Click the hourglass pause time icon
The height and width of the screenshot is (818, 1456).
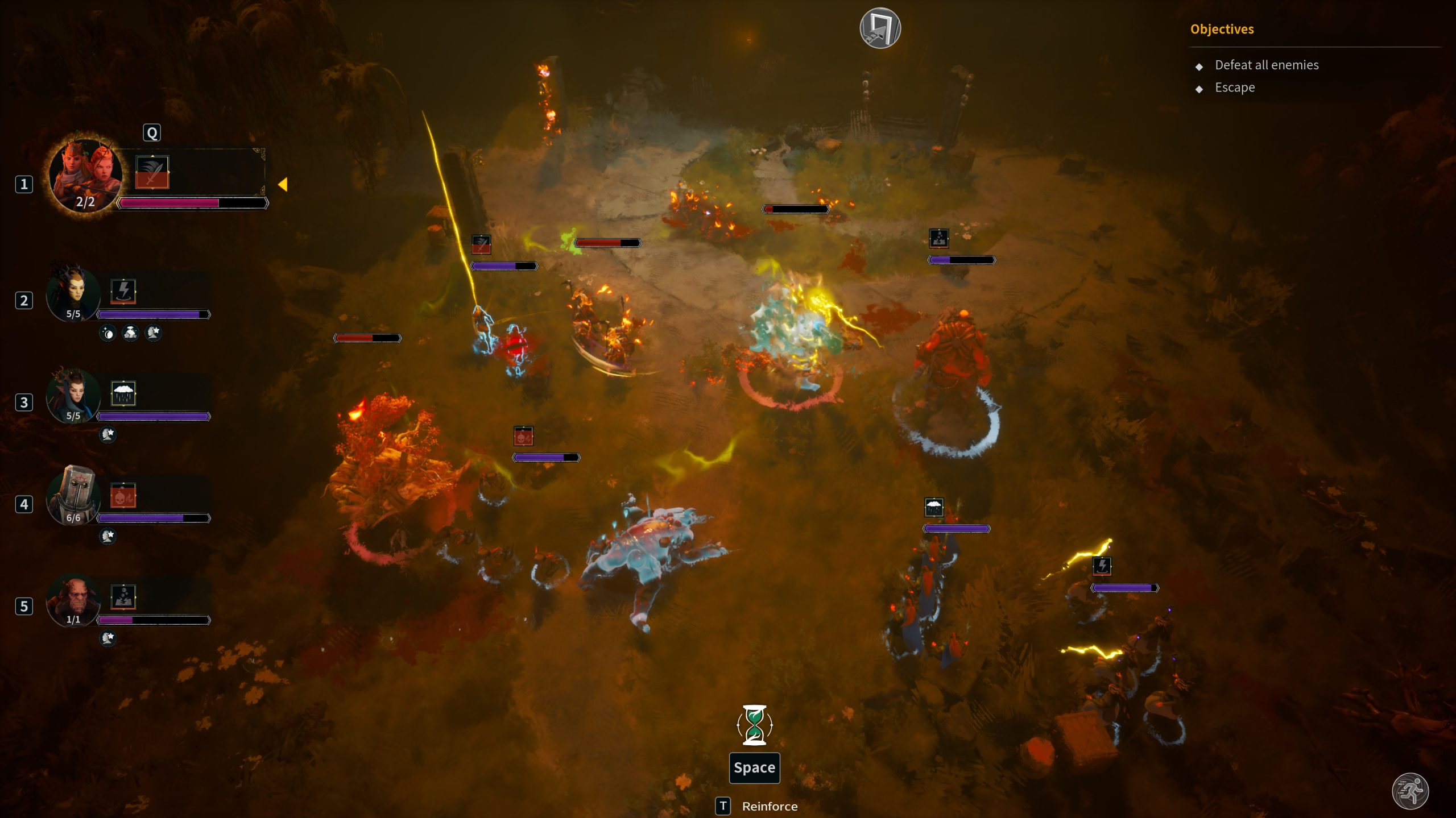point(754,725)
